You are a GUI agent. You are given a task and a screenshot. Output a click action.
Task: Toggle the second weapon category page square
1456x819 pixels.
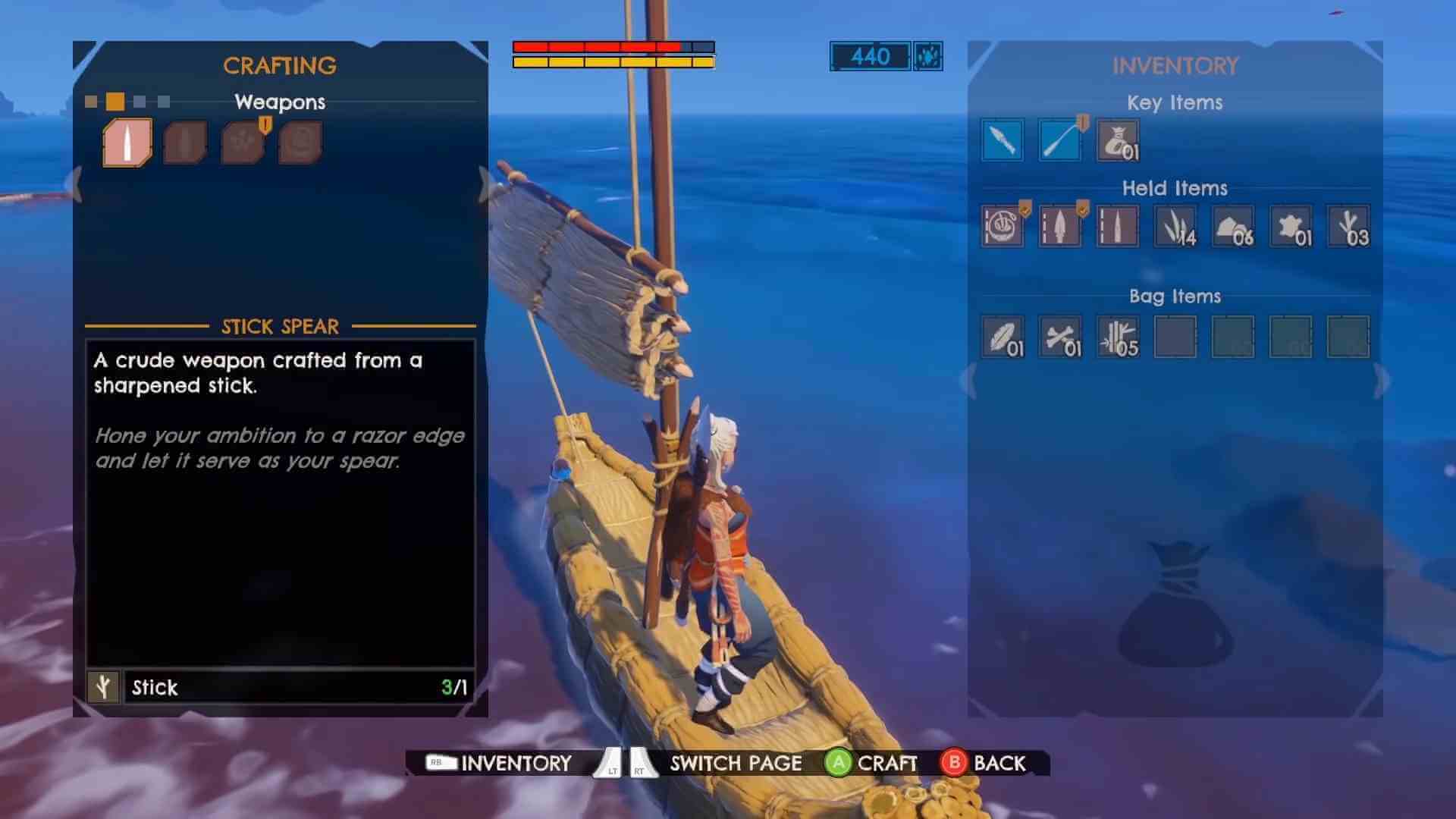pyautogui.click(x=115, y=102)
